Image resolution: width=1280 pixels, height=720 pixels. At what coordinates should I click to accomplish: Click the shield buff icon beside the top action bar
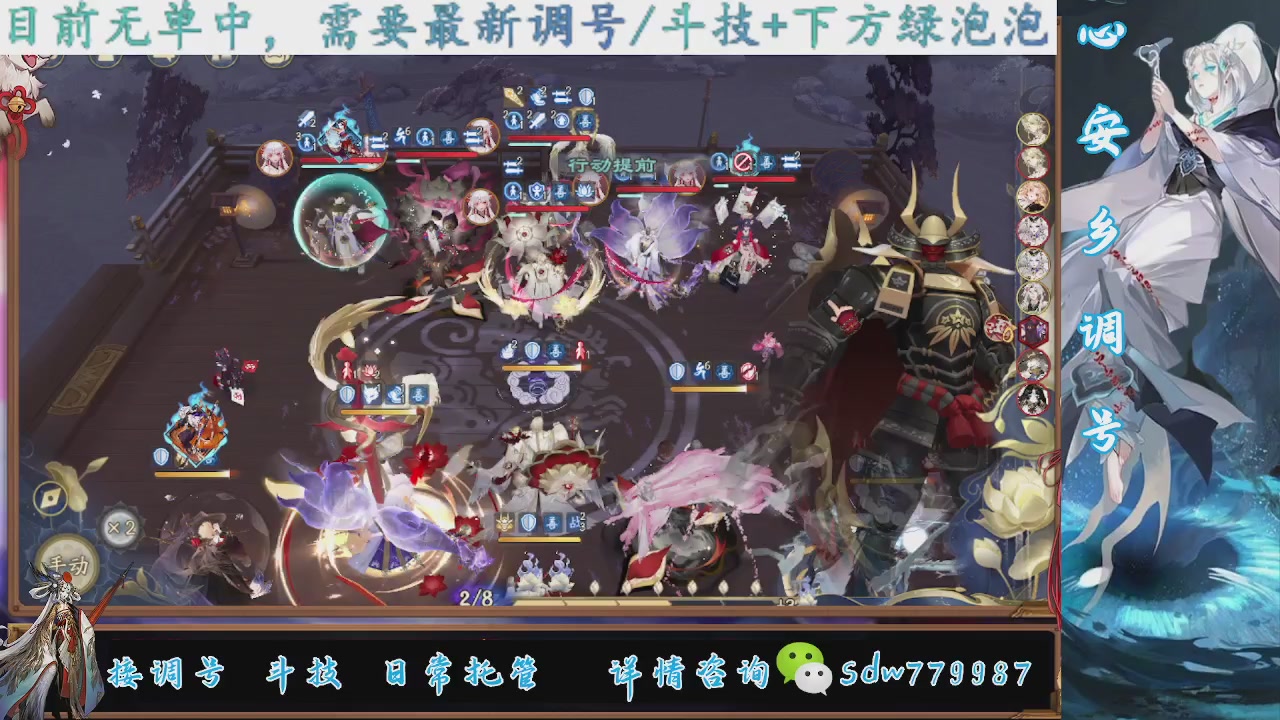[585, 97]
